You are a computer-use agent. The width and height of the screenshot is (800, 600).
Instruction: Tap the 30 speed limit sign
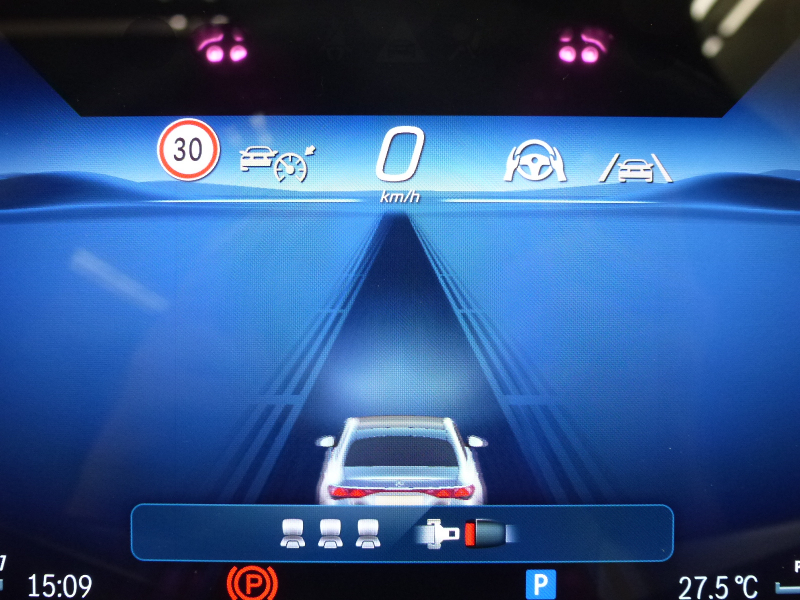187,150
